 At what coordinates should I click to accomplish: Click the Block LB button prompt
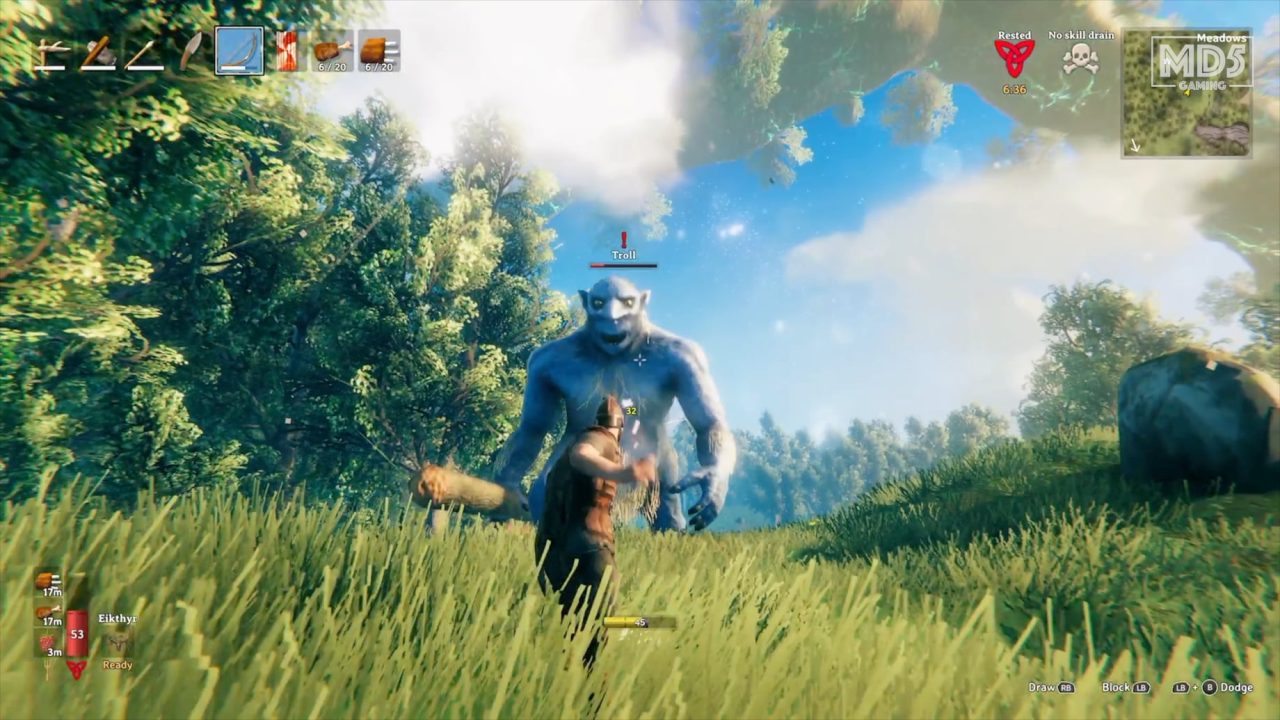coord(1124,688)
